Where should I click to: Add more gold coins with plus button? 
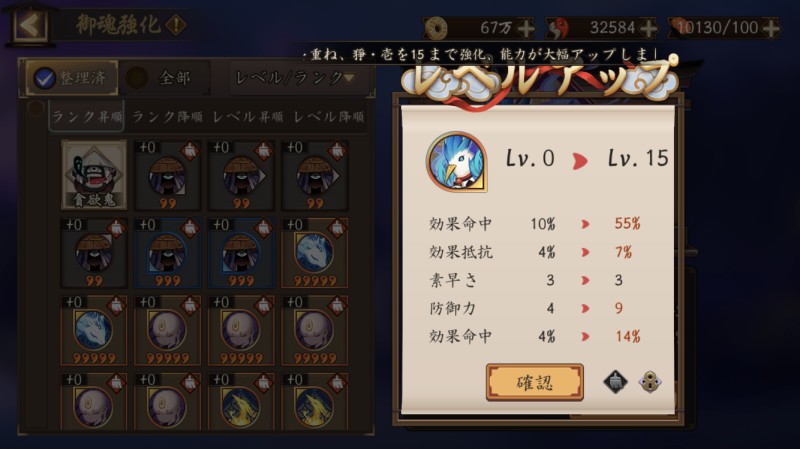click(x=526, y=28)
